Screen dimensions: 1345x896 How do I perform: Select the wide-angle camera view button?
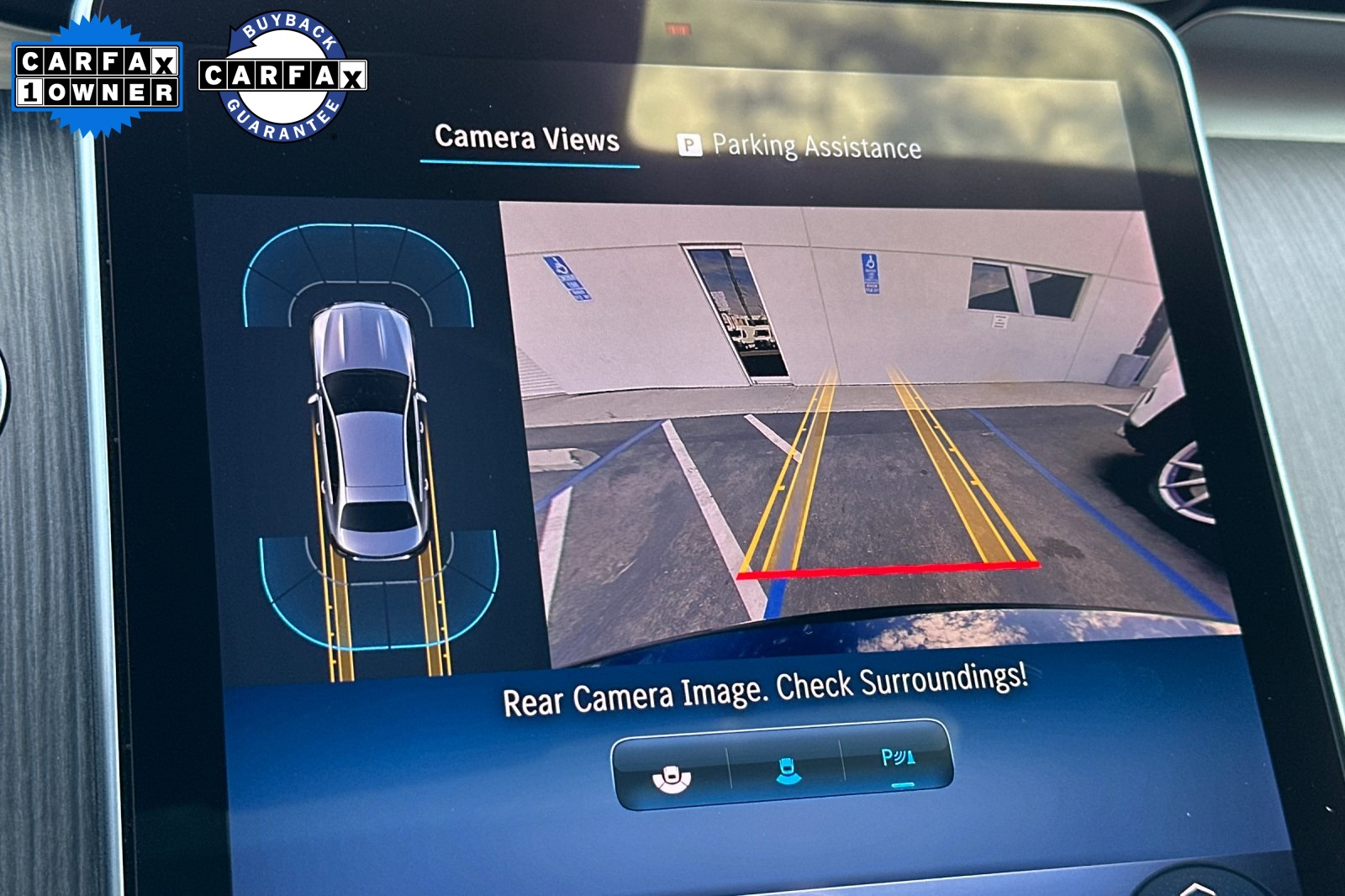coord(672,777)
